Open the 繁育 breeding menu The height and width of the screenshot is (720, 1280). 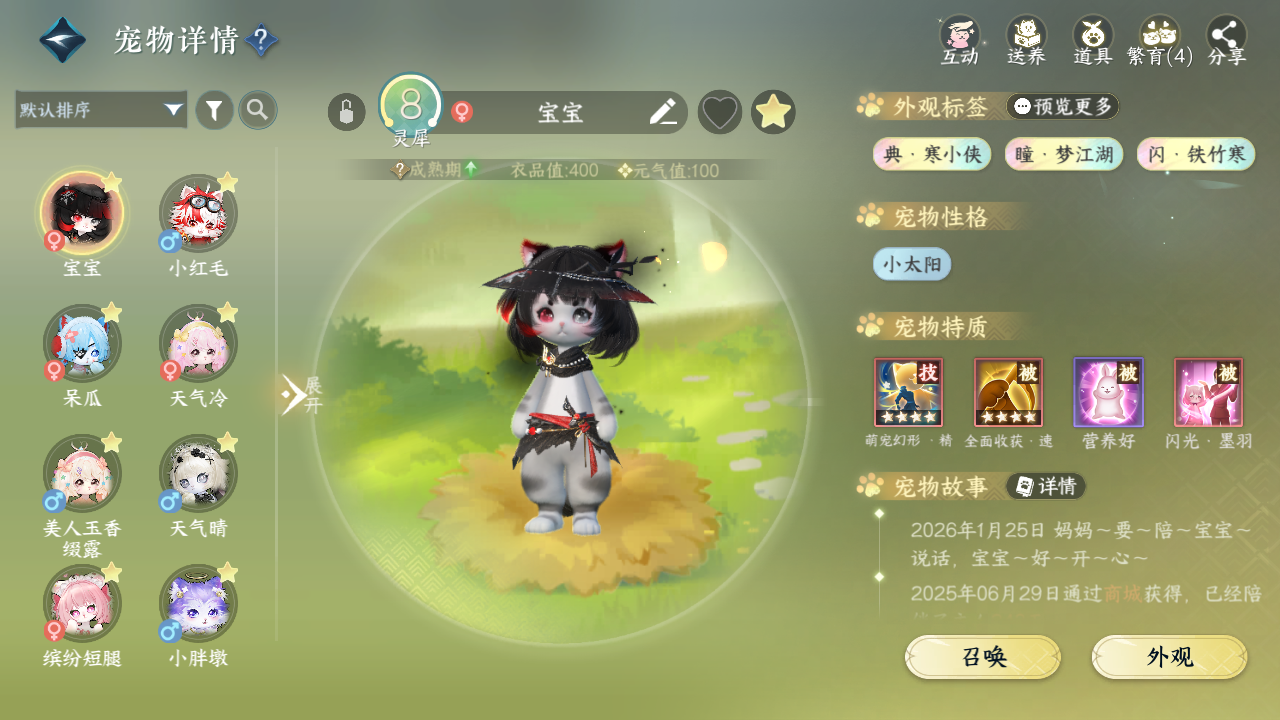(x=1160, y=38)
